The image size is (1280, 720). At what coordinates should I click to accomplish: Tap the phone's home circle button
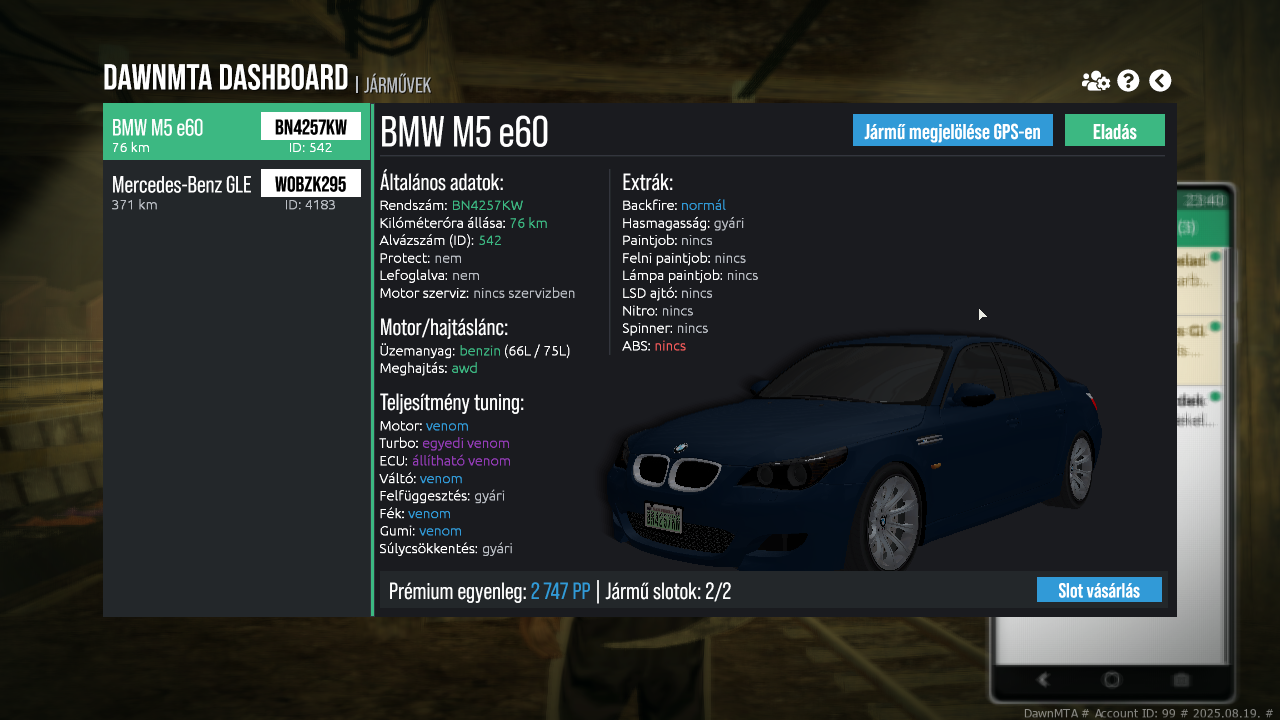(1111, 680)
